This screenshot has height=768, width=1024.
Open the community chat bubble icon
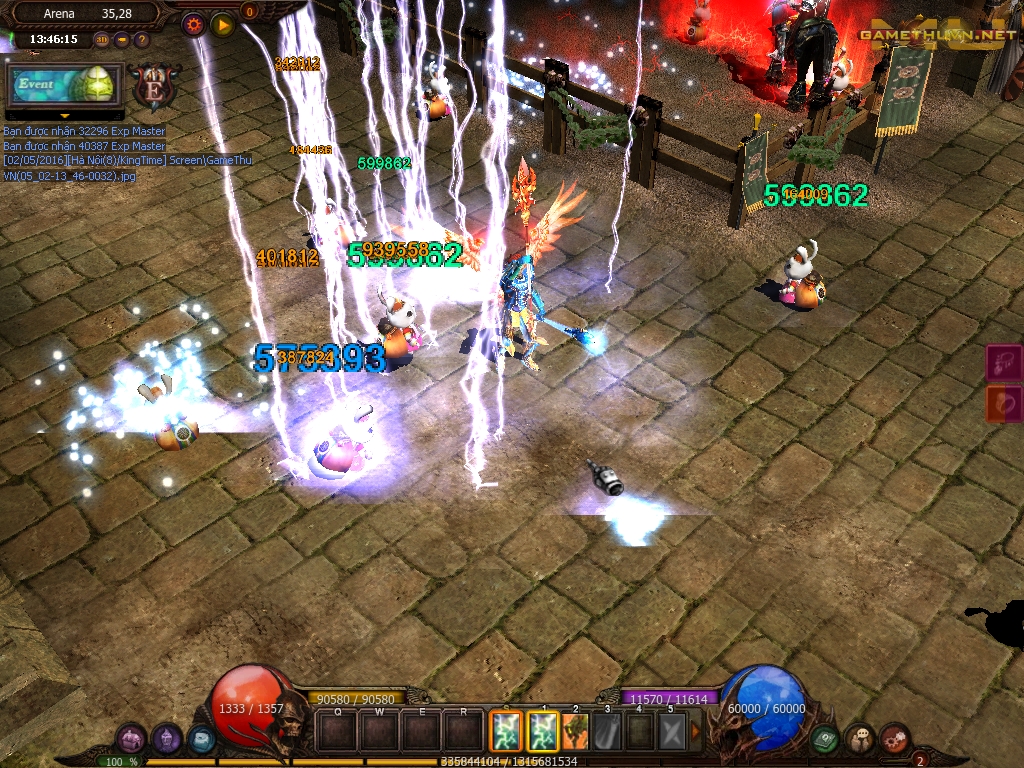[859, 740]
